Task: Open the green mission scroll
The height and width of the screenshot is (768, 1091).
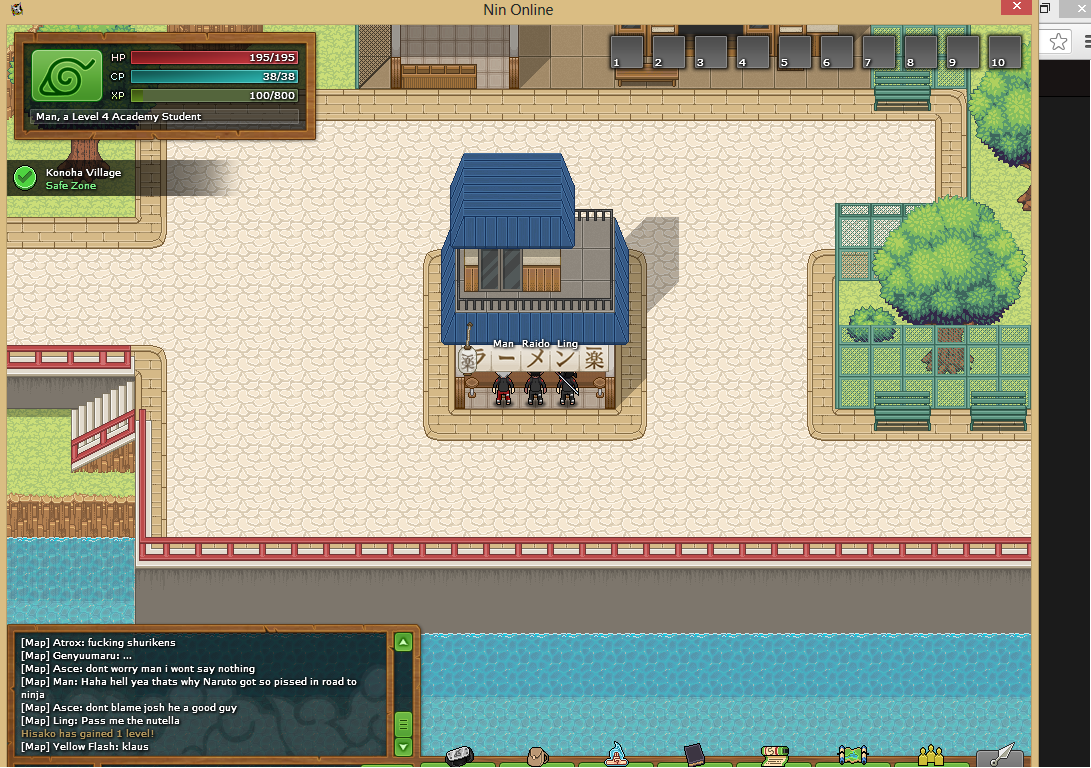Action: coord(773,755)
